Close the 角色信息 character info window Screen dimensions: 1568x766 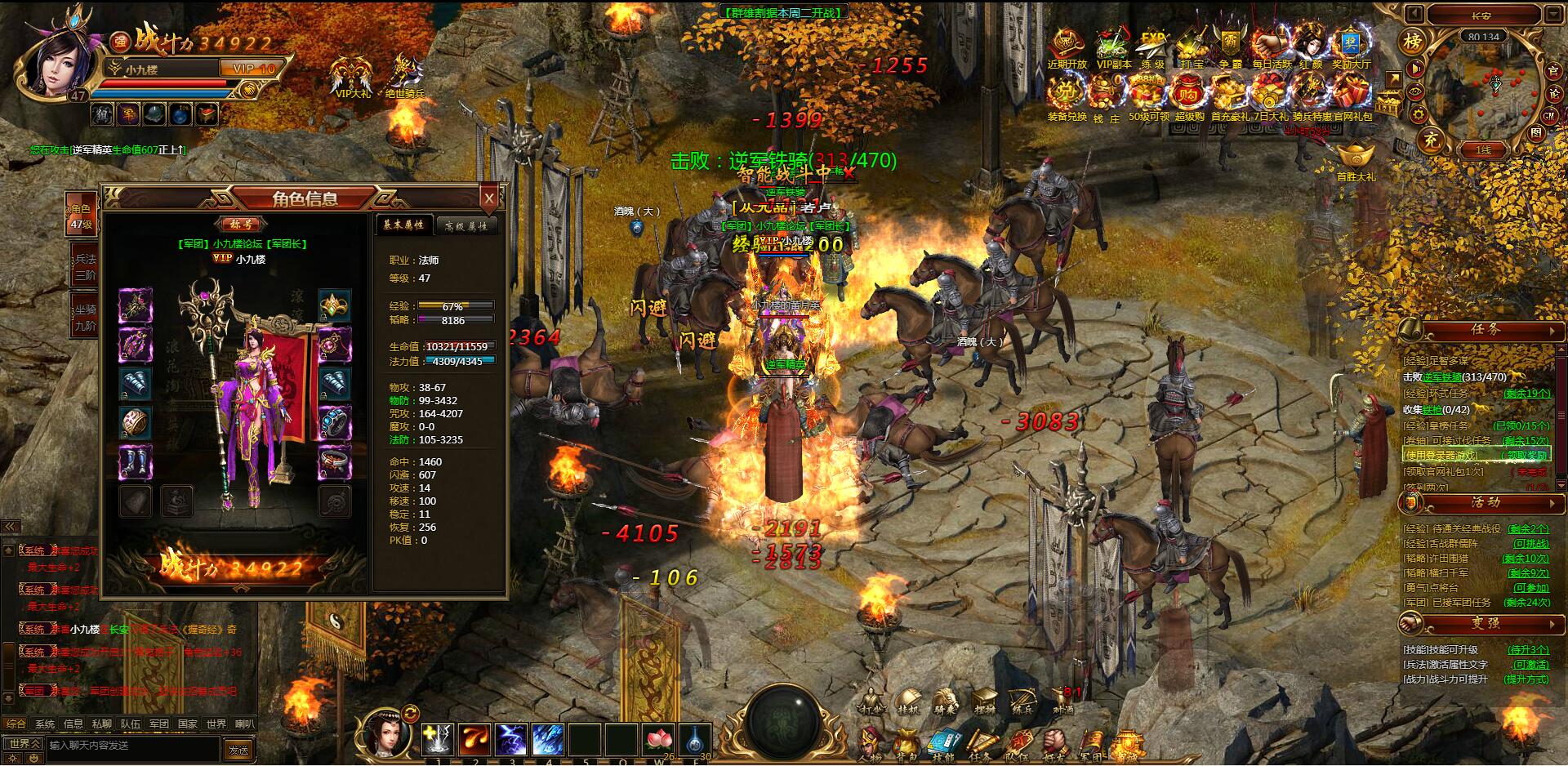(x=489, y=198)
